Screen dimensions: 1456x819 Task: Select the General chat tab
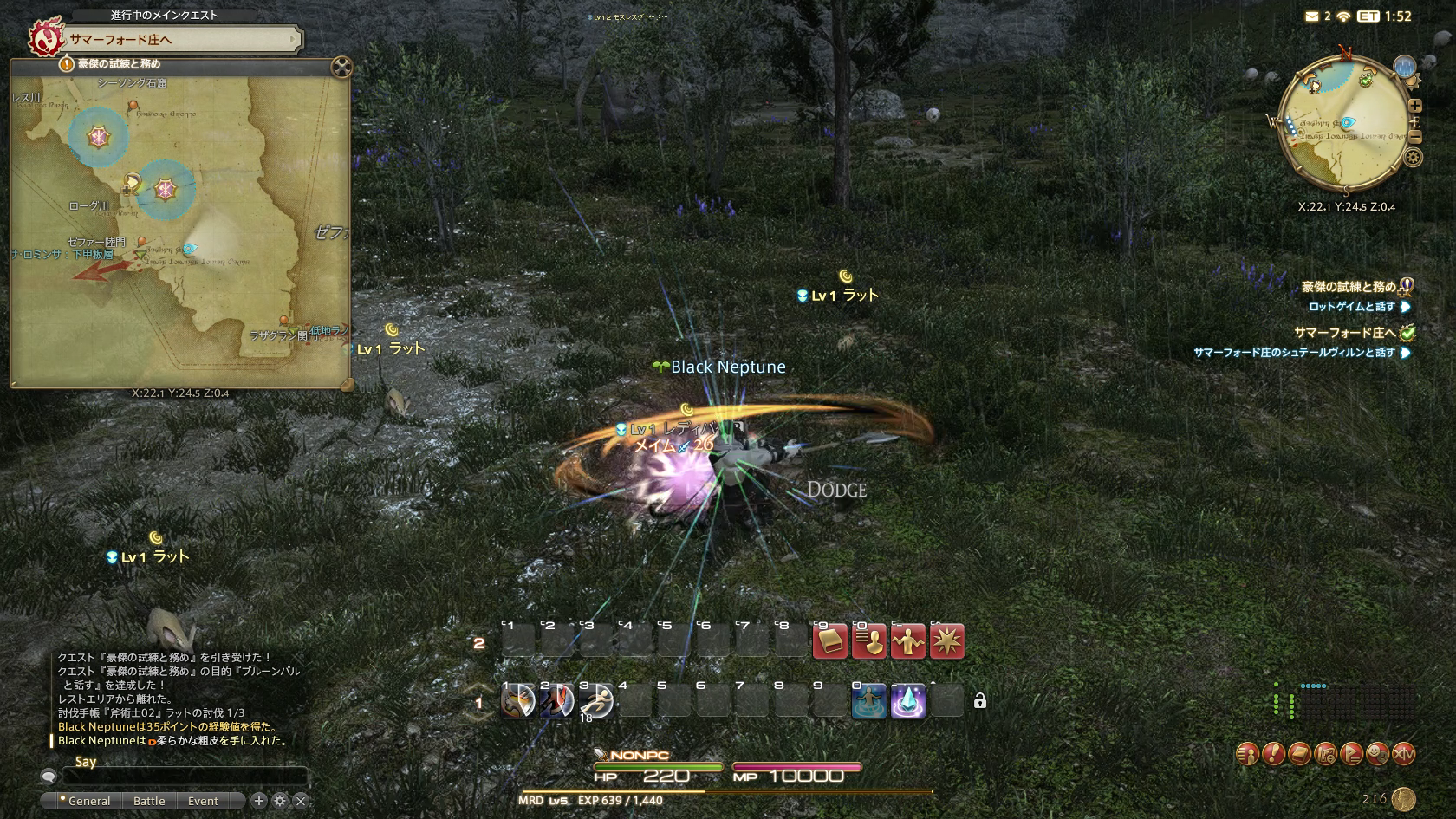pos(88,801)
